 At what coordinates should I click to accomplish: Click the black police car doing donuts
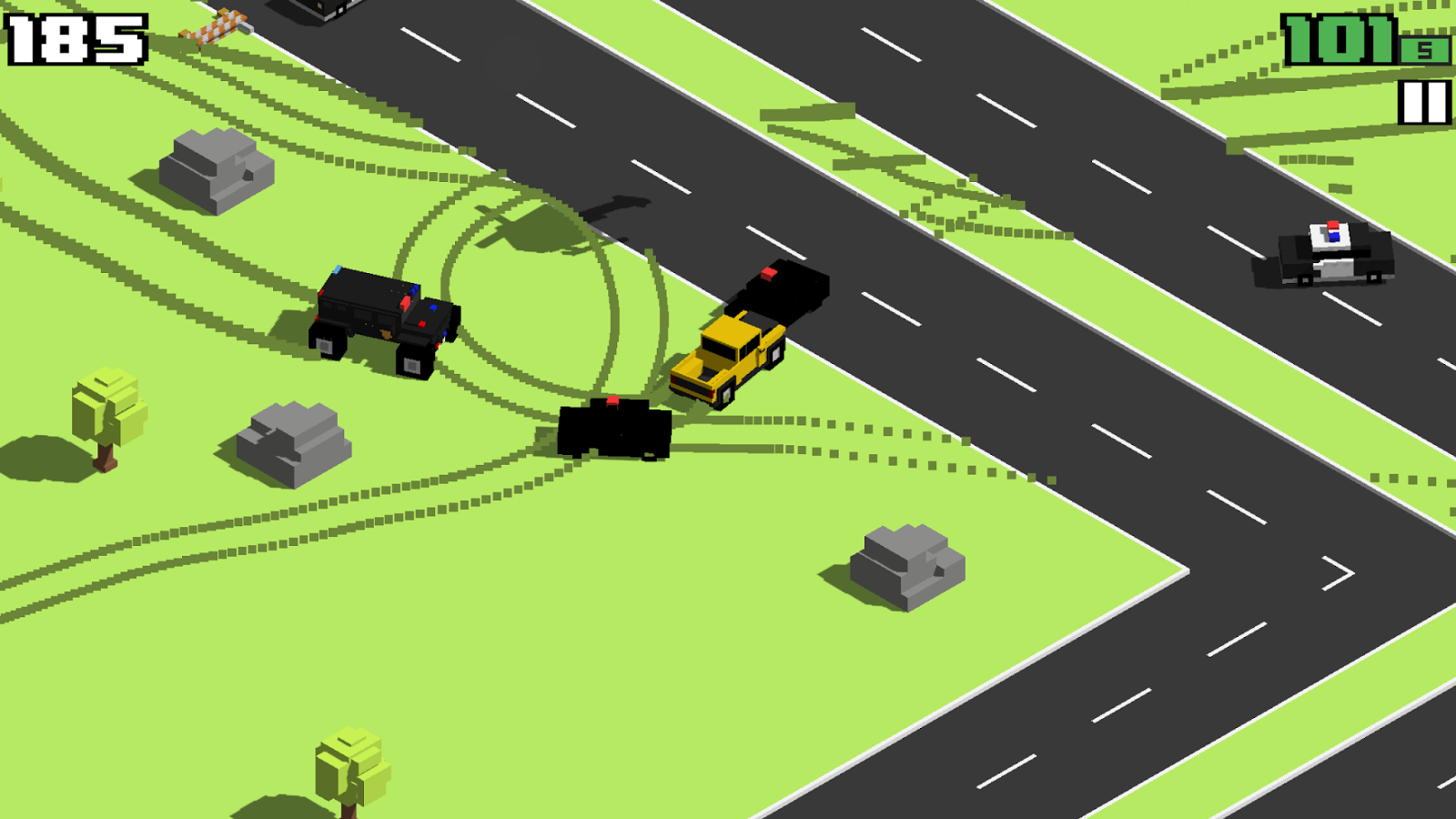(614, 428)
